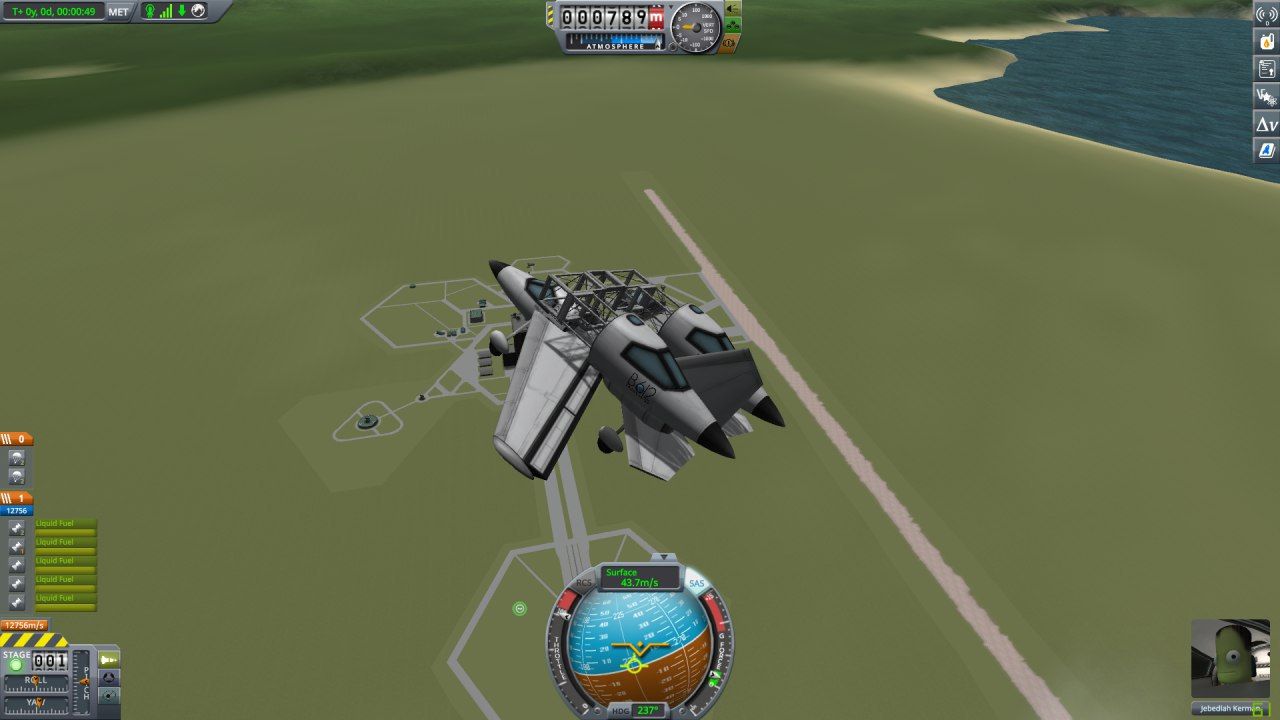Open the KSPedia book icon
This screenshot has width=1280, height=720.
pyautogui.click(x=1267, y=151)
